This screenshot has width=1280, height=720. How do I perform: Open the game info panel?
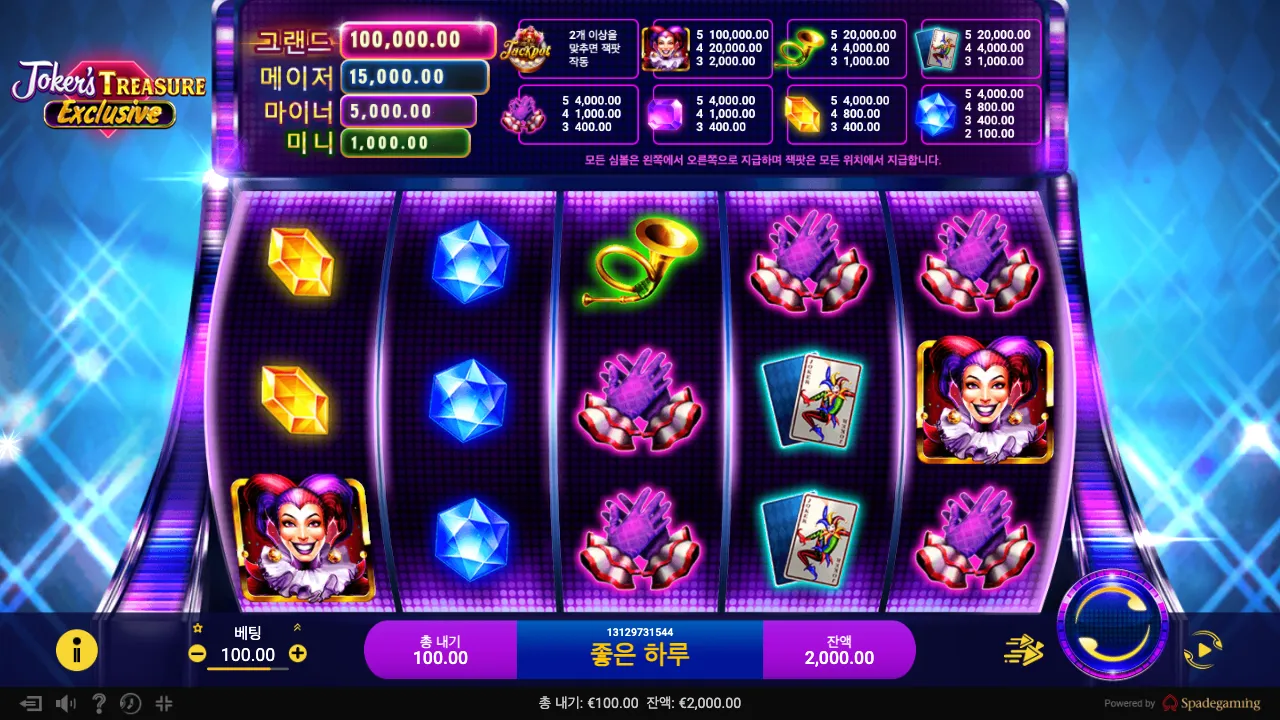tap(77, 649)
